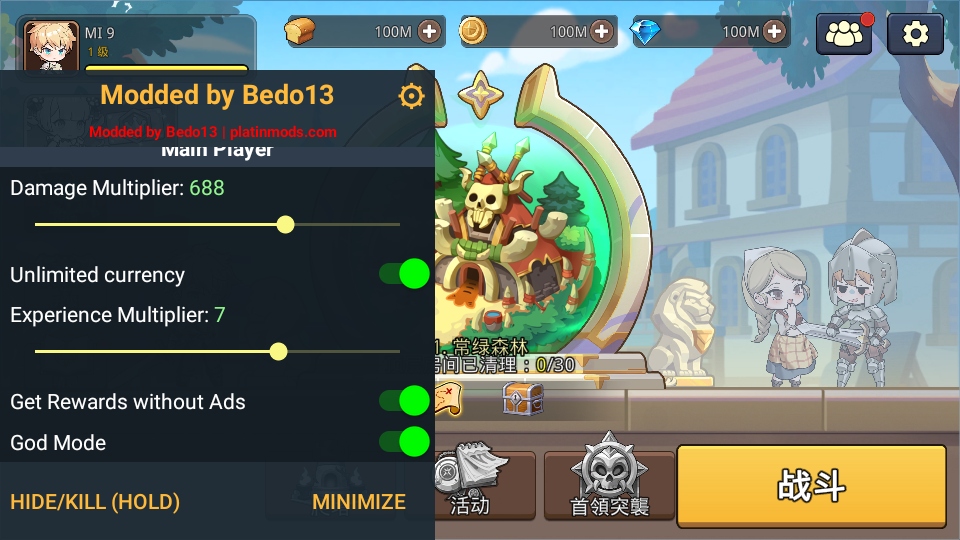Open the mod menu orange gear settings
960x540 pixels.
[x=411, y=96]
